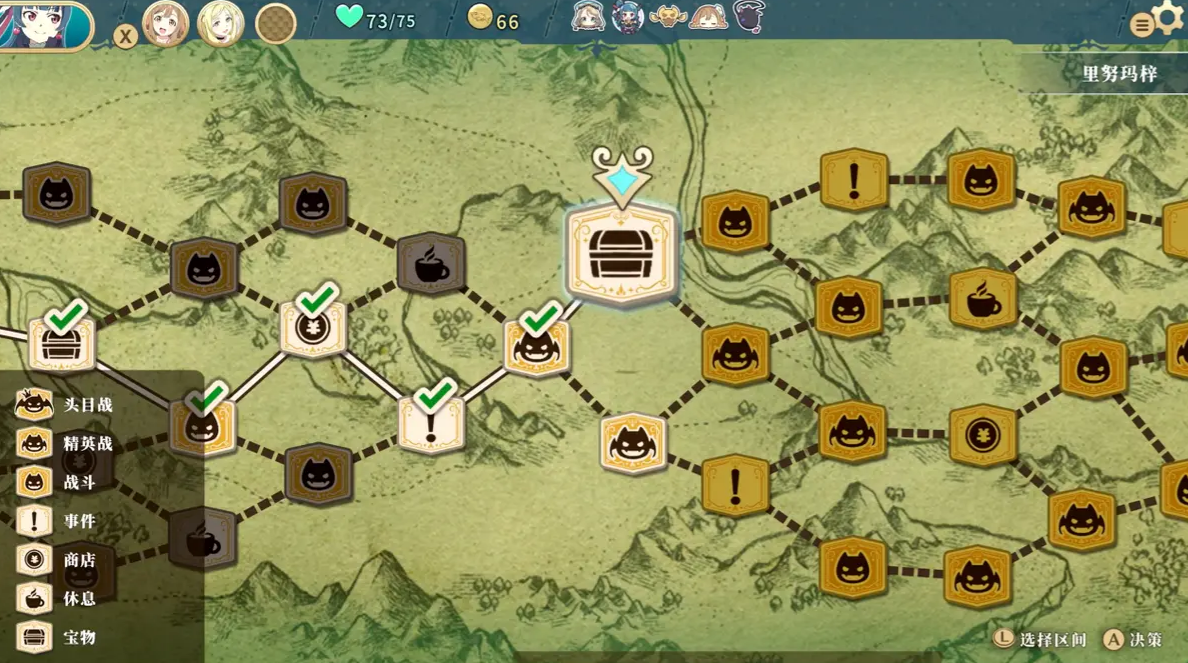This screenshot has width=1188, height=663.
Task: Click the dark-haired leader portrait
Action: [45, 25]
